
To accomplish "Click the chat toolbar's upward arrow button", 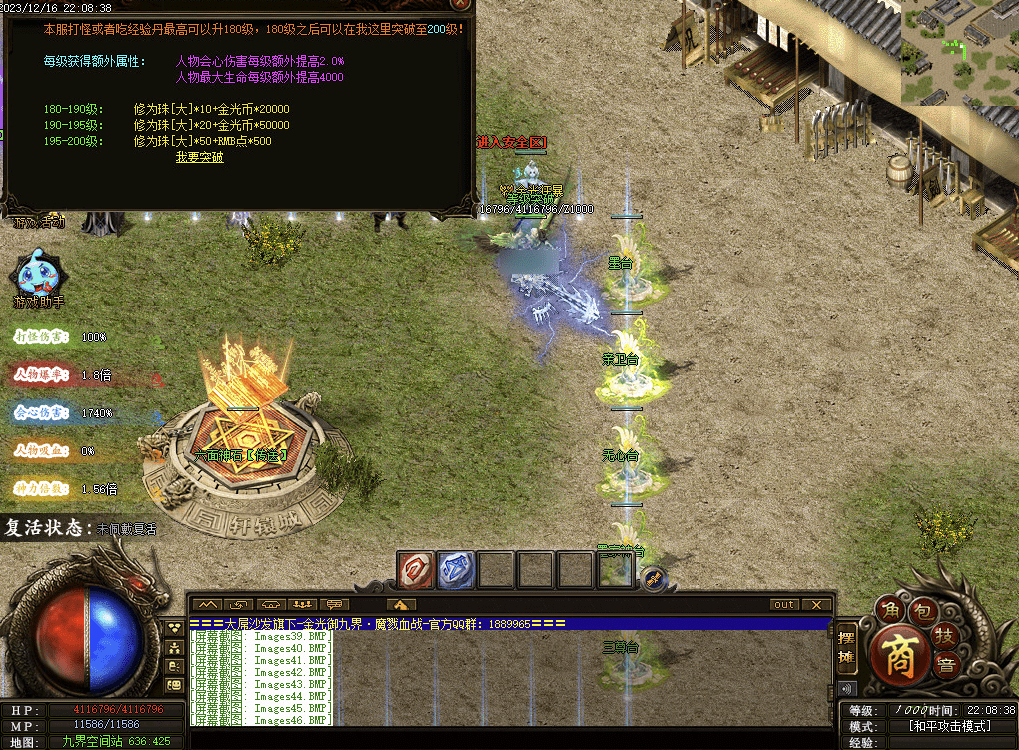I will click(x=400, y=604).
